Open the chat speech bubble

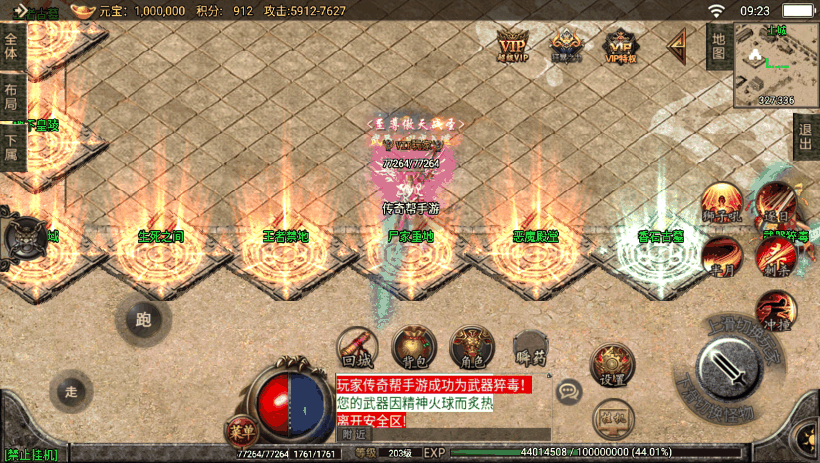pyautogui.click(x=570, y=390)
